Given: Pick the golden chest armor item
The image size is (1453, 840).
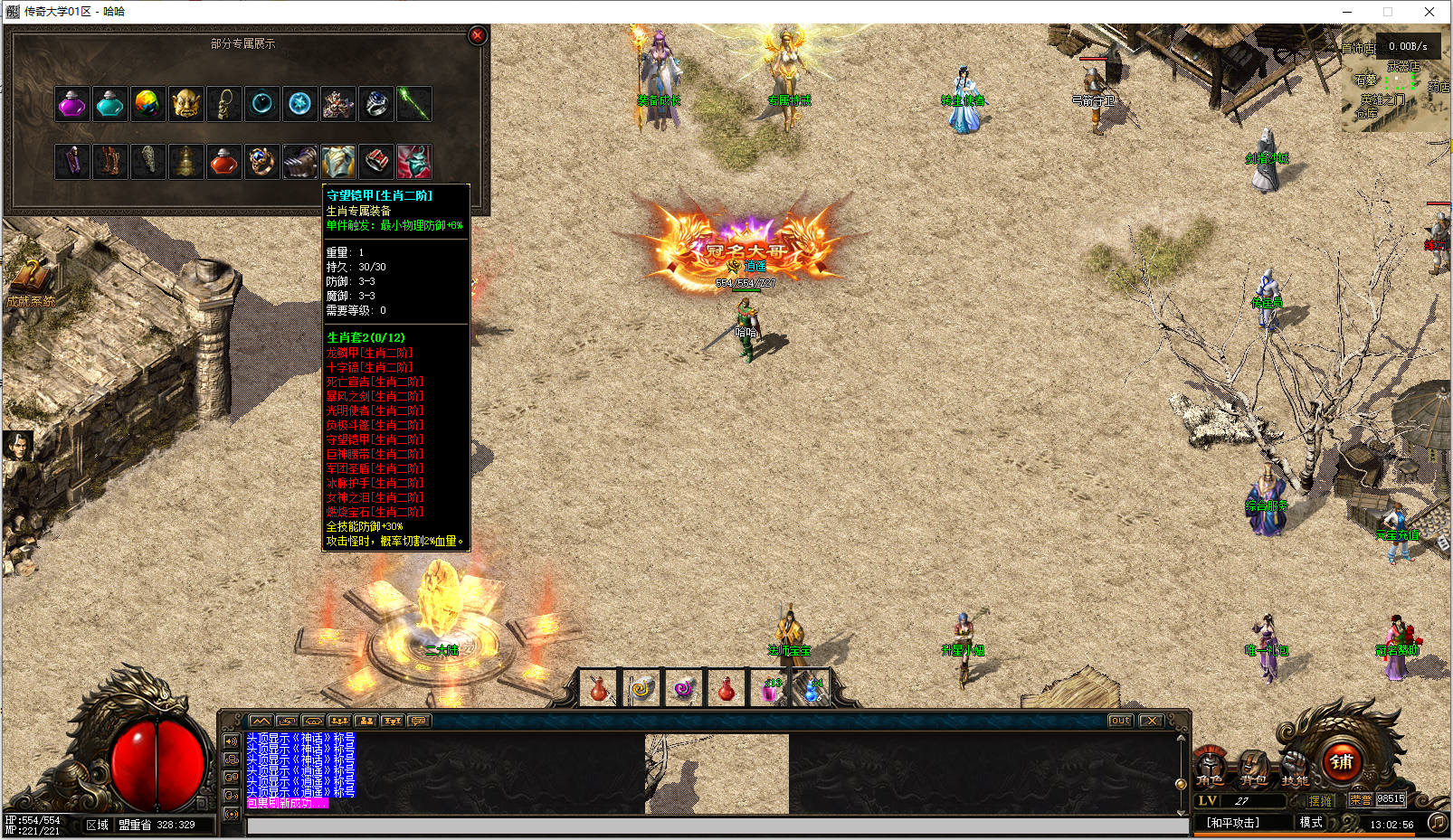Looking at the screenshot, I should [338, 162].
